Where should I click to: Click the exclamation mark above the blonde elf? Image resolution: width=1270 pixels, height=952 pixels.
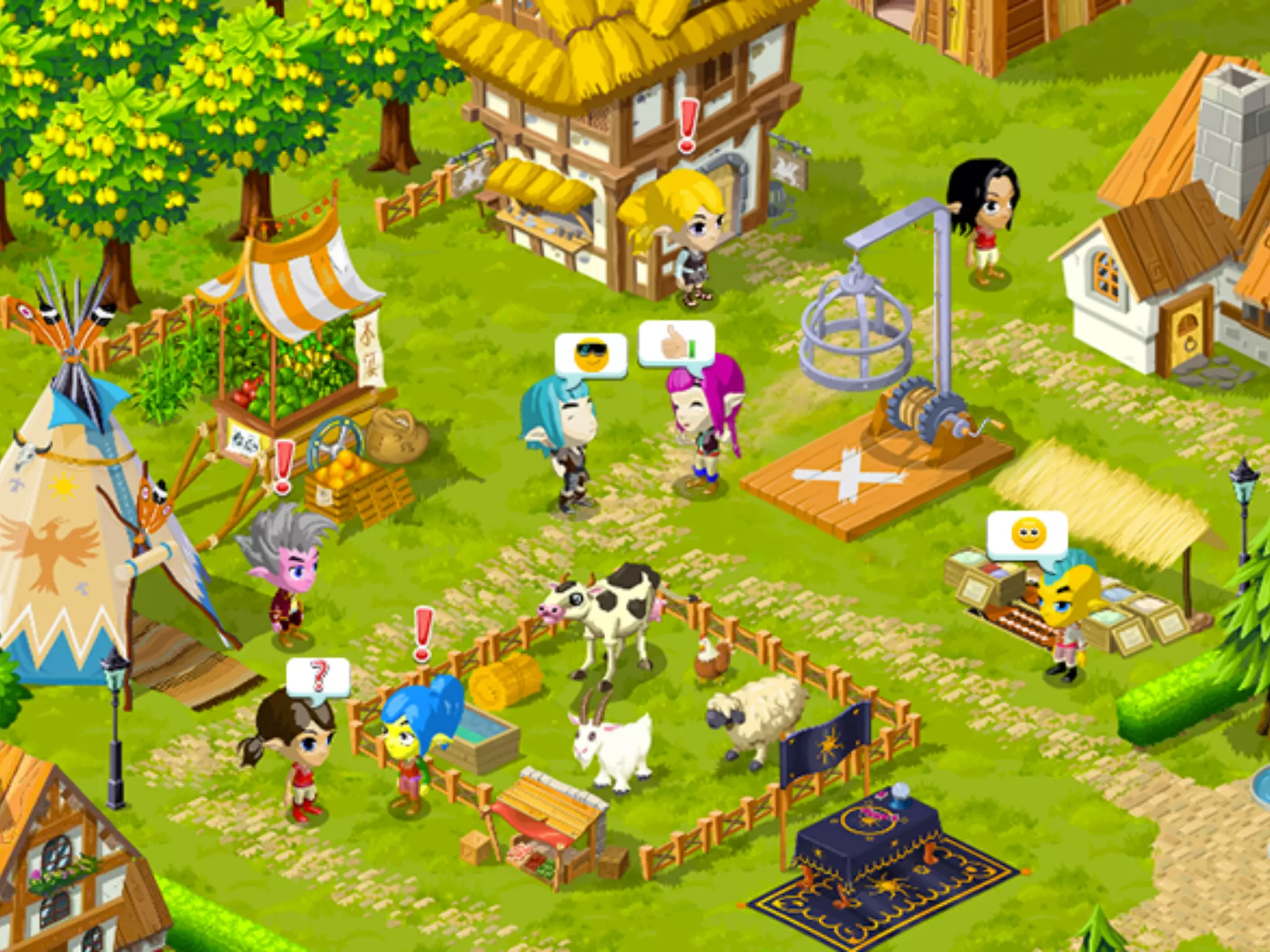[x=688, y=127]
